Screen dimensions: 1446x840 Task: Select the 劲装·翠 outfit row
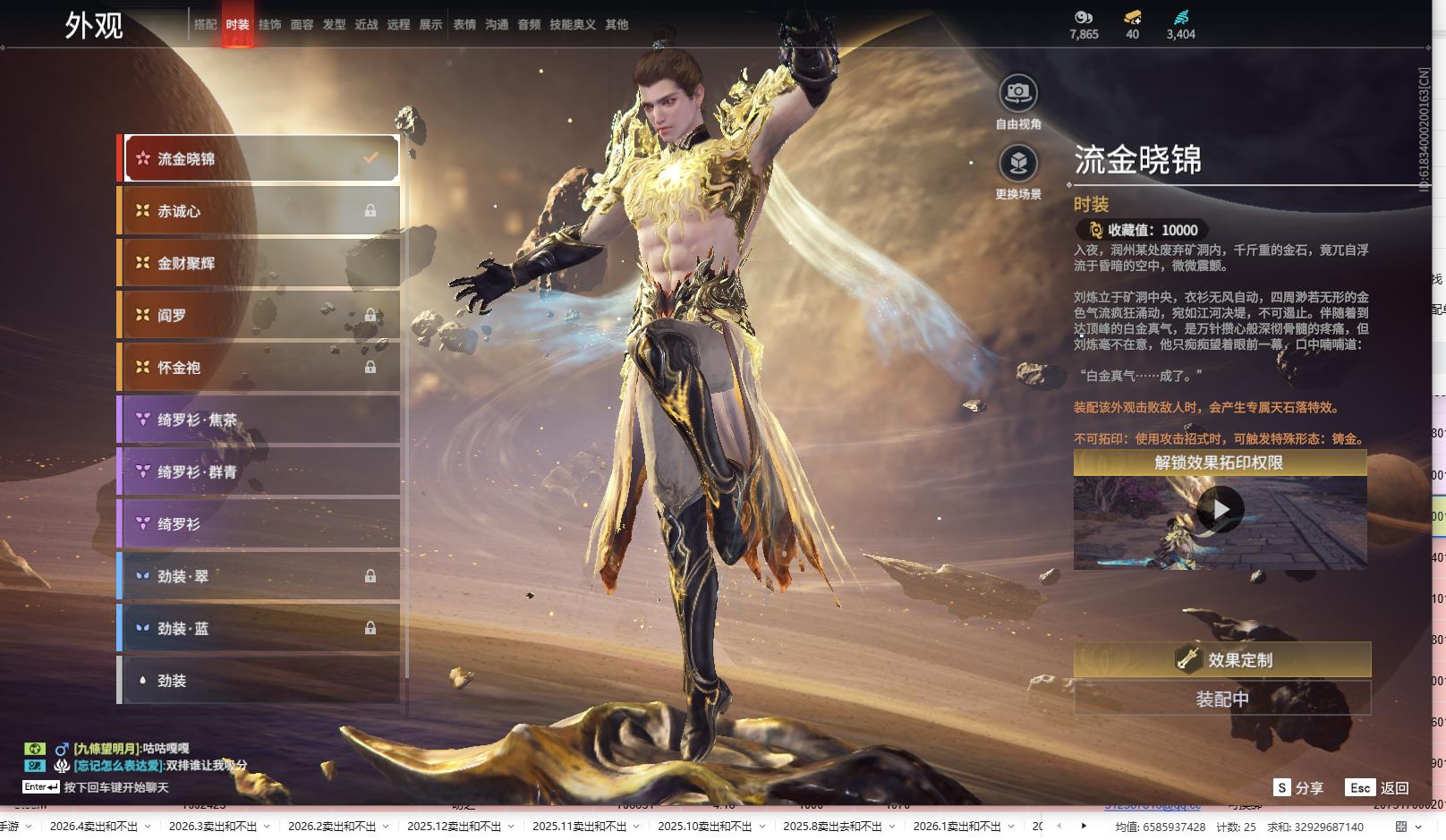tap(259, 576)
